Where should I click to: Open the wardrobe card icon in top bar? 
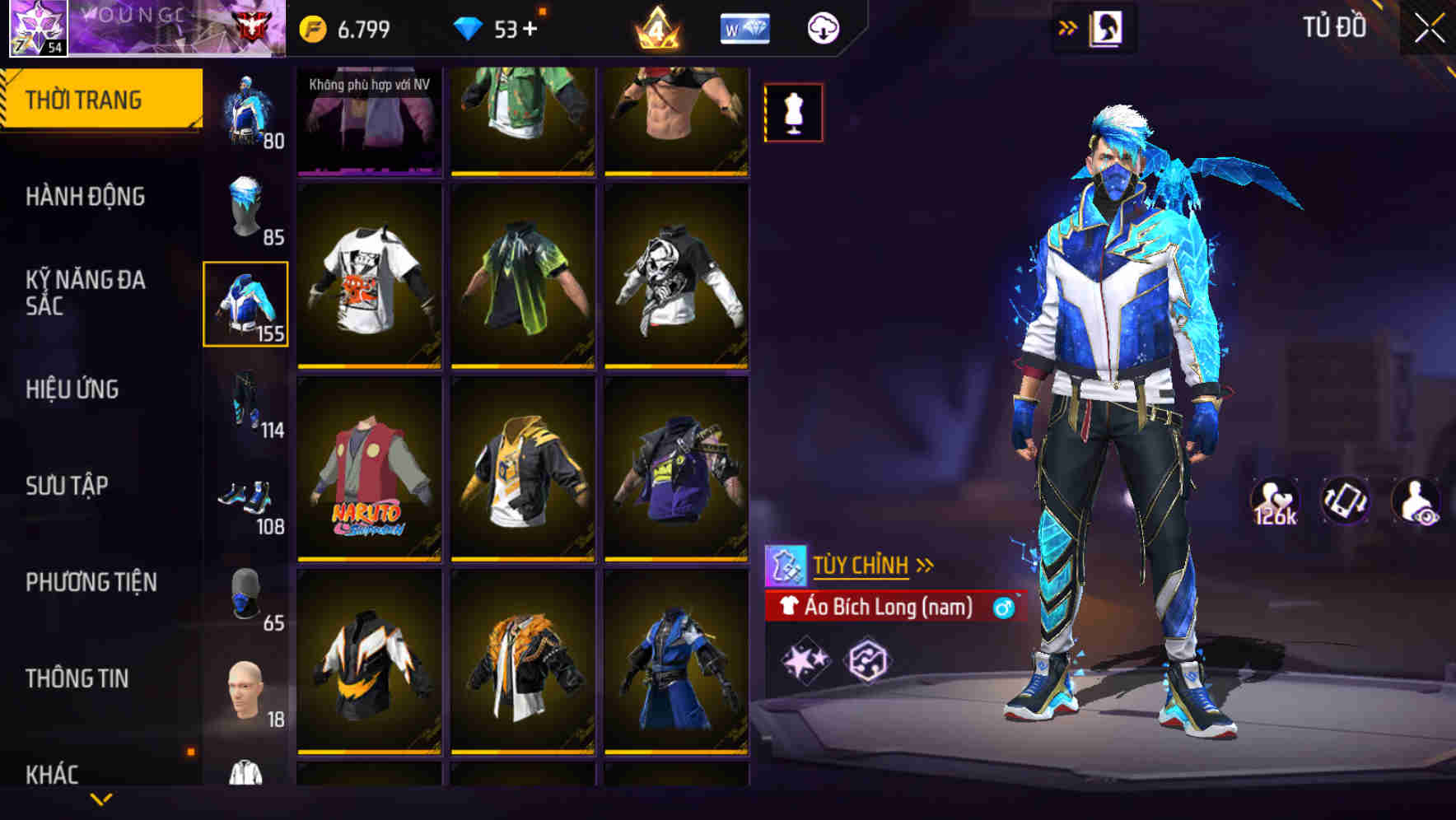(1108, 26)
